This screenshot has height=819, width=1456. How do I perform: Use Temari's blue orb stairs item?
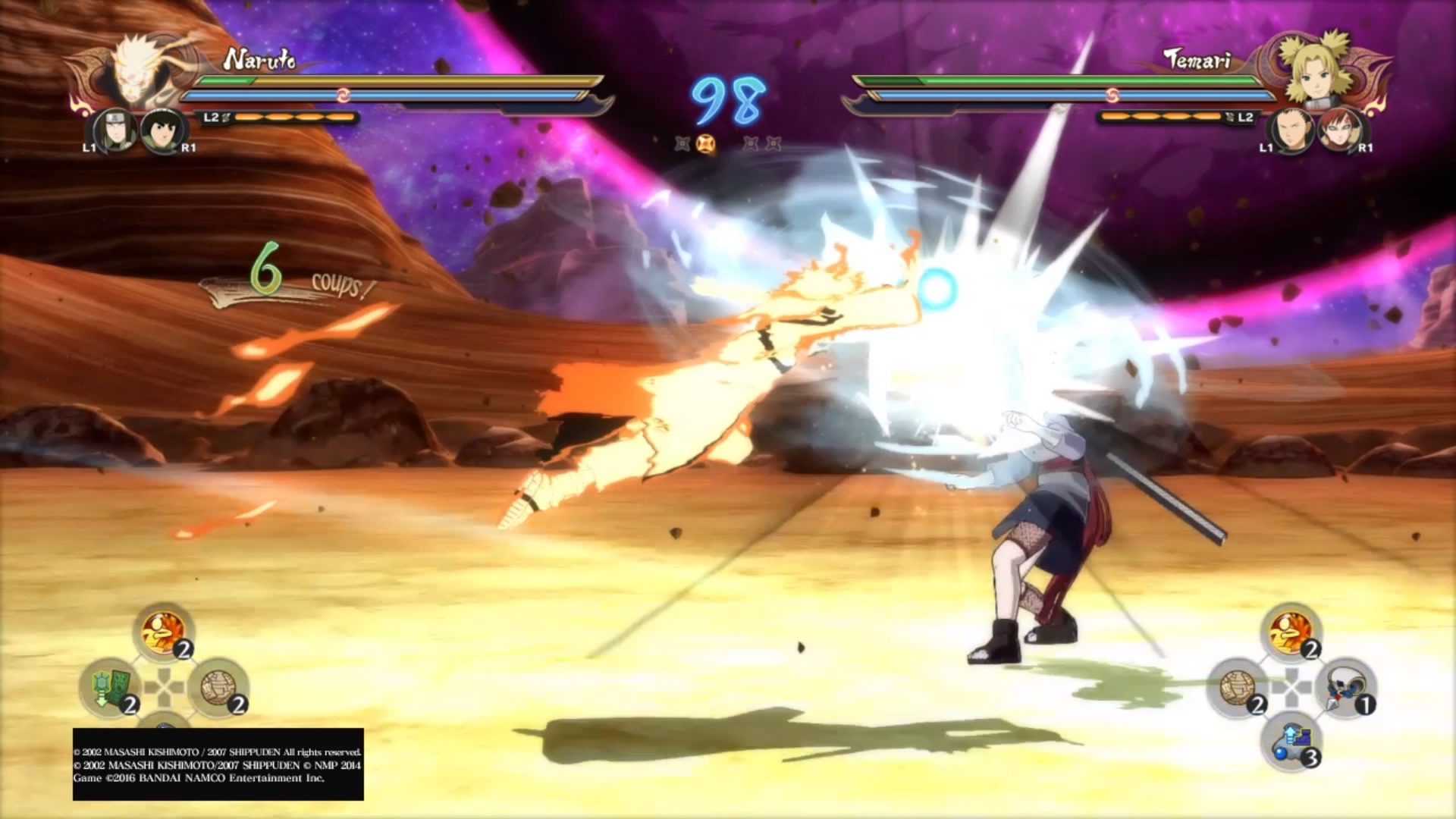pos(1291,741)
